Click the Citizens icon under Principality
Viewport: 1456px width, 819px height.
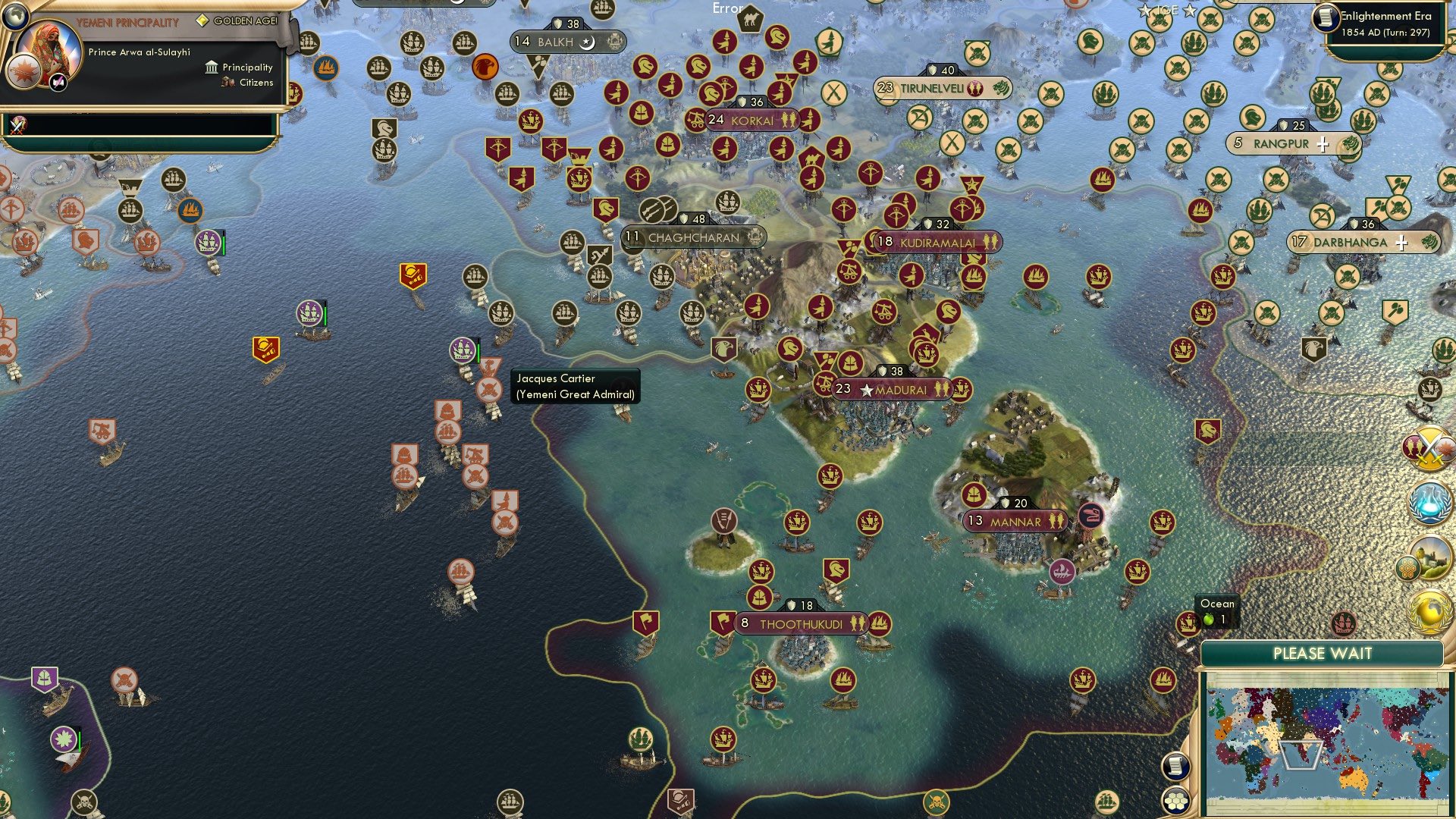227,83
